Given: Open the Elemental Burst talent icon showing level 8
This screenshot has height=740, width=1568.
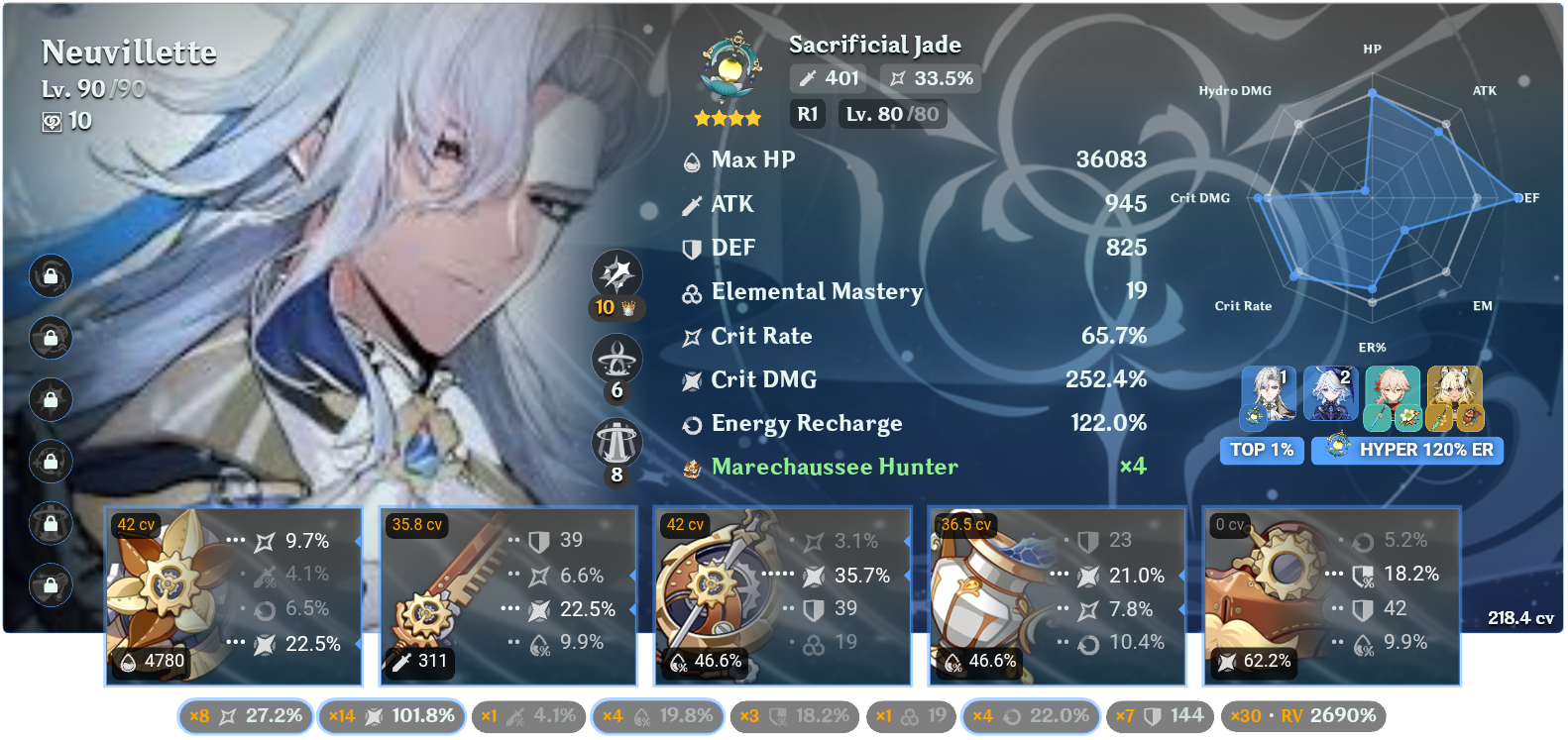Looking at the screenshot, I should 616,443.
